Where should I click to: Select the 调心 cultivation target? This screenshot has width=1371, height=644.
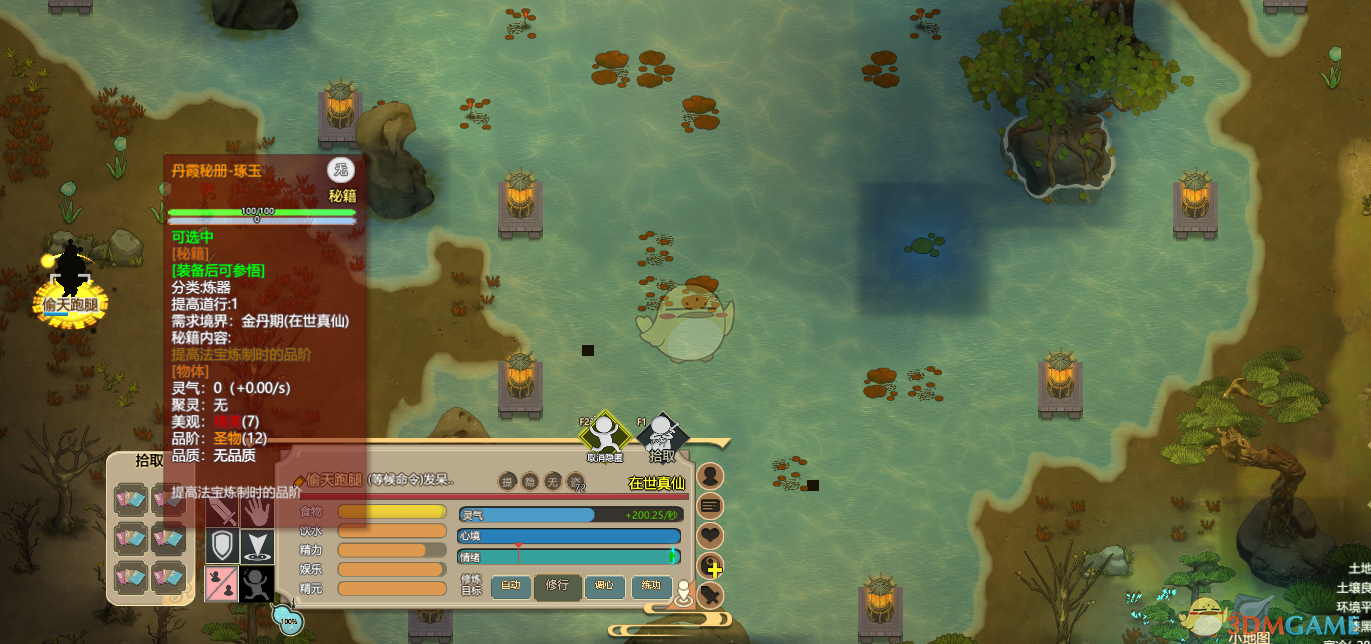tap(604, 586)
